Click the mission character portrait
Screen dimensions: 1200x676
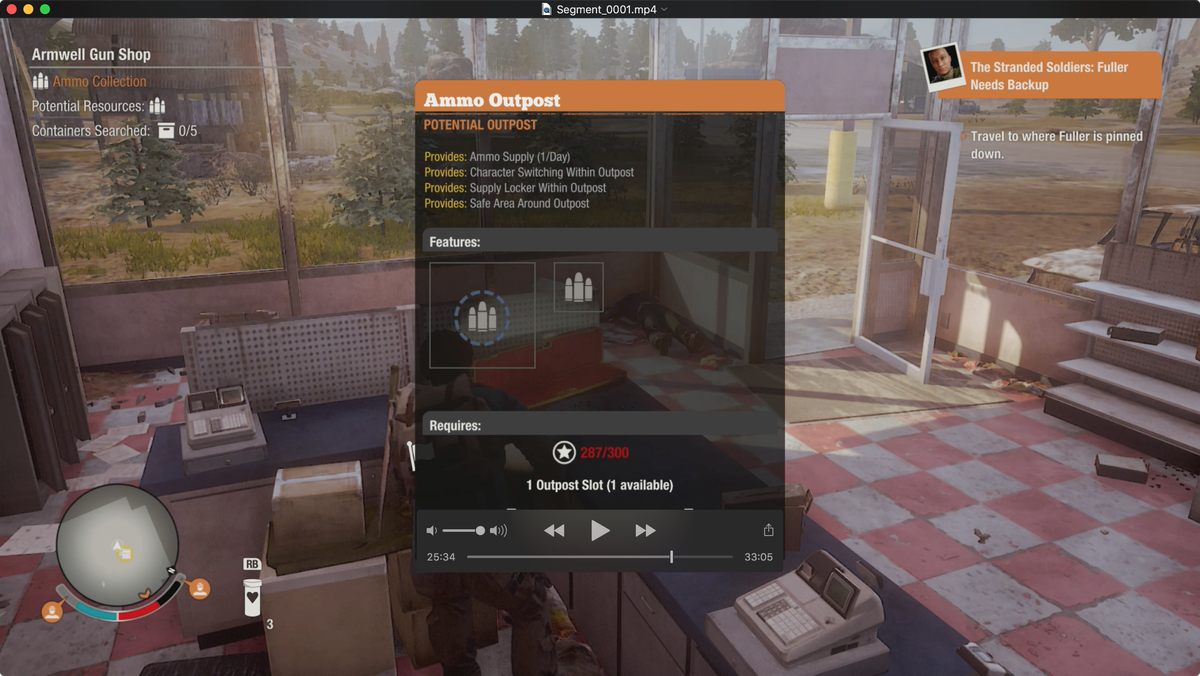[x=943, y=68]
